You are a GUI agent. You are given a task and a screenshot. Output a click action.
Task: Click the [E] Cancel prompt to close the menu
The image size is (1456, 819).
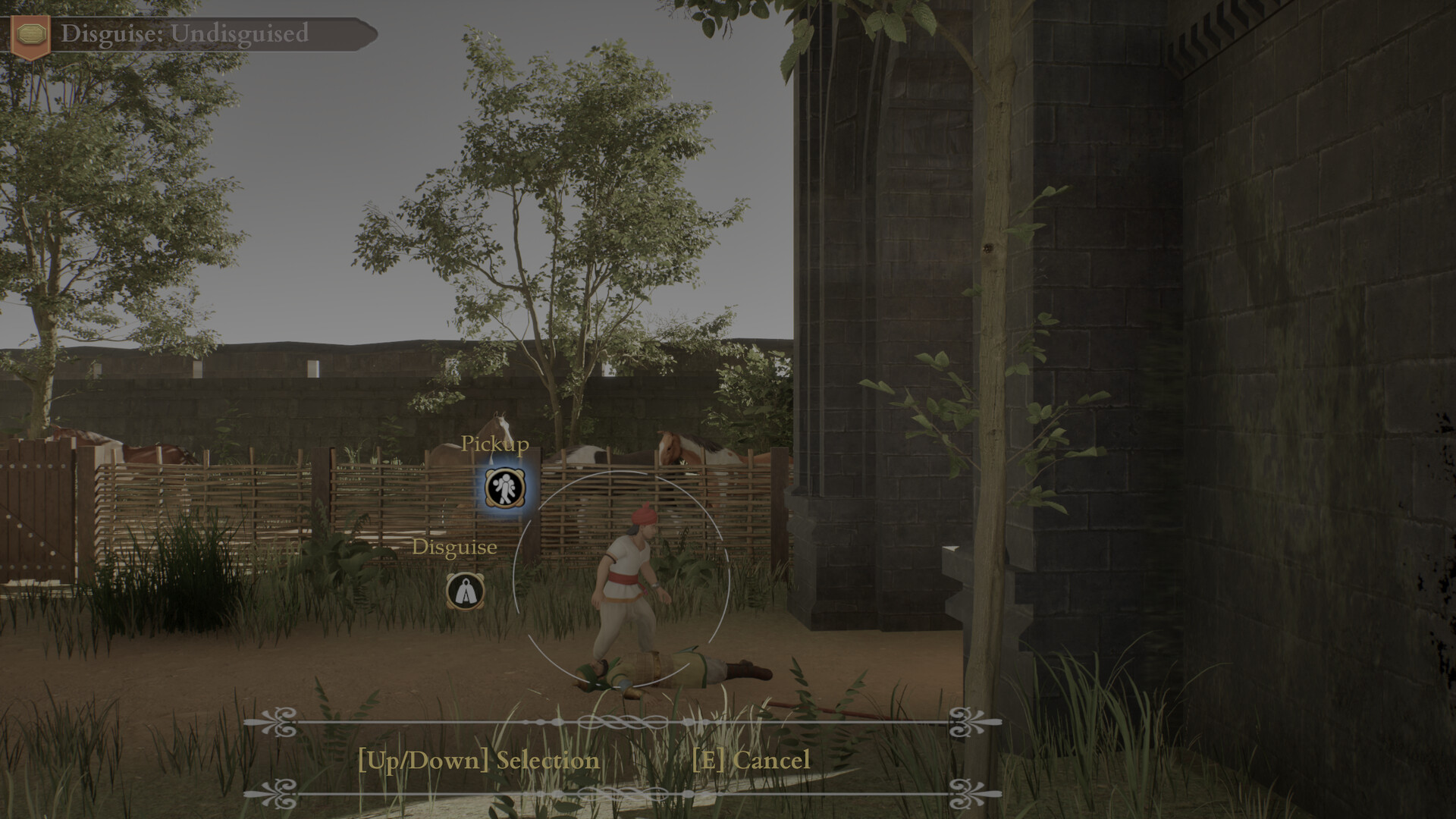tap(752, 761)
